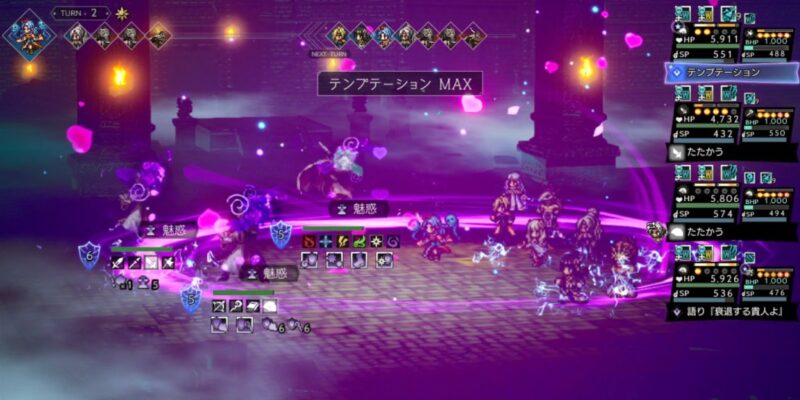Click the ice weakness icon
The image size is (800, 400).
326,241
